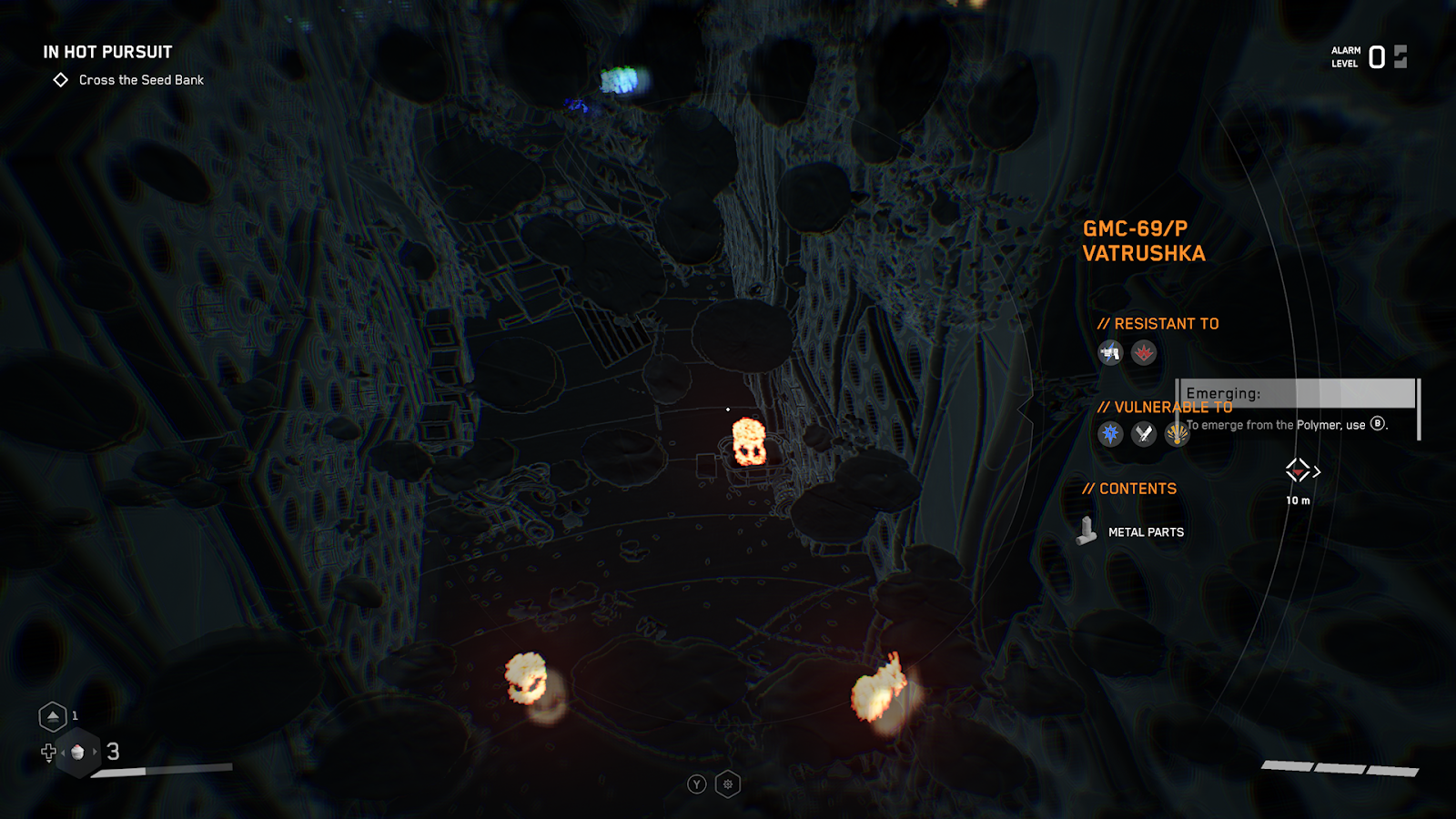Image resolution: width=1456 pixels, height=819 pixels.
Task: Click the Emerging hint popup
Action: [x=1297, y=407]
